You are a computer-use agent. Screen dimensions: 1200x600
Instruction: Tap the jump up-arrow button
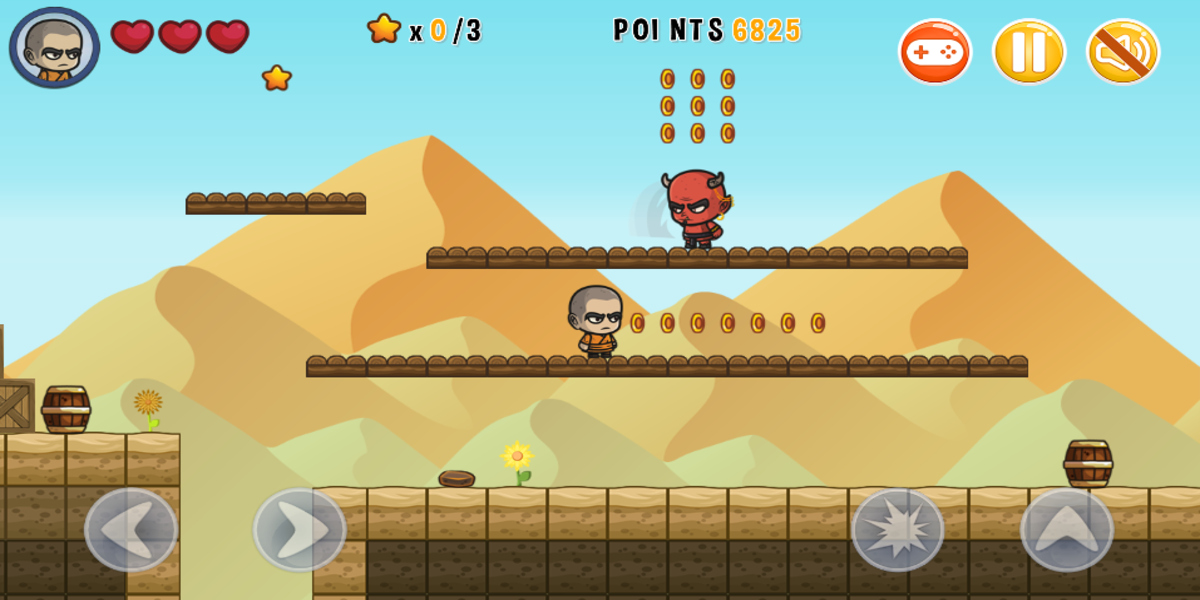(1066, 529)
